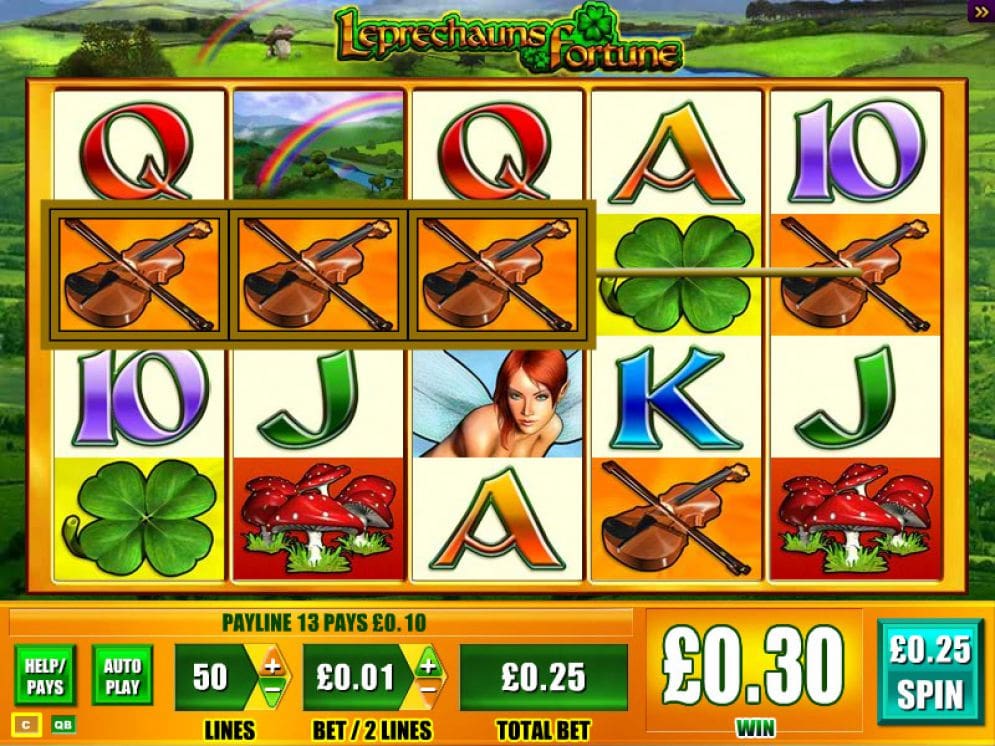Image resolution: width=995 pixels, height=746 pixels.
Task: Click the small yellow C button
Action: click(x=26, y=725)
